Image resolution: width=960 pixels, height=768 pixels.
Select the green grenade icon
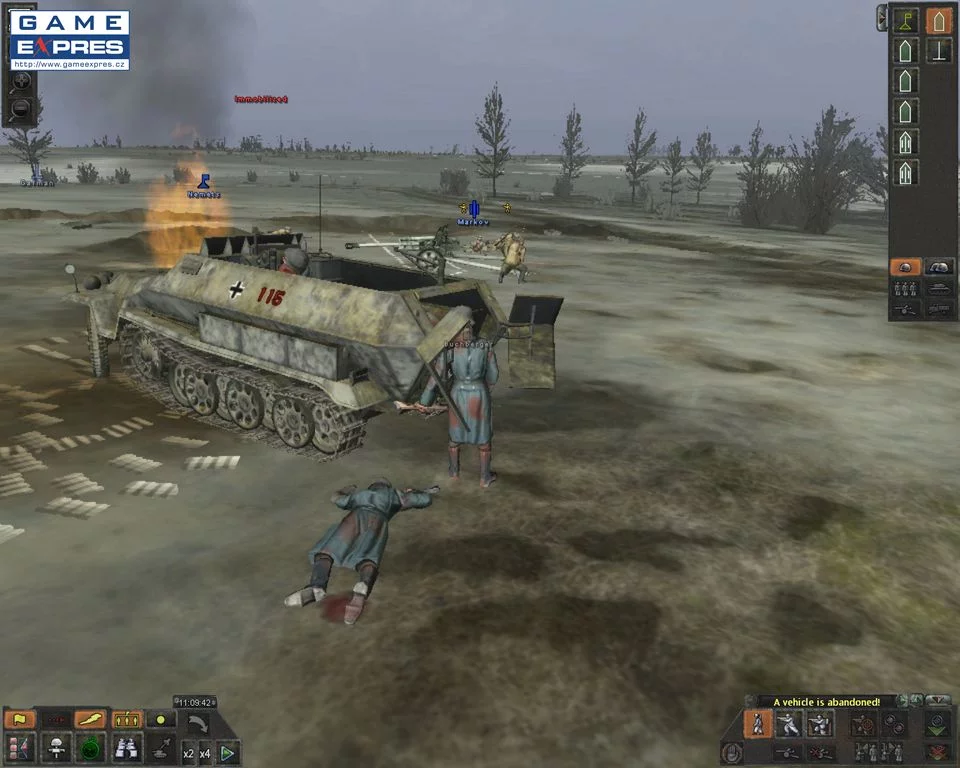coord(90,748)
